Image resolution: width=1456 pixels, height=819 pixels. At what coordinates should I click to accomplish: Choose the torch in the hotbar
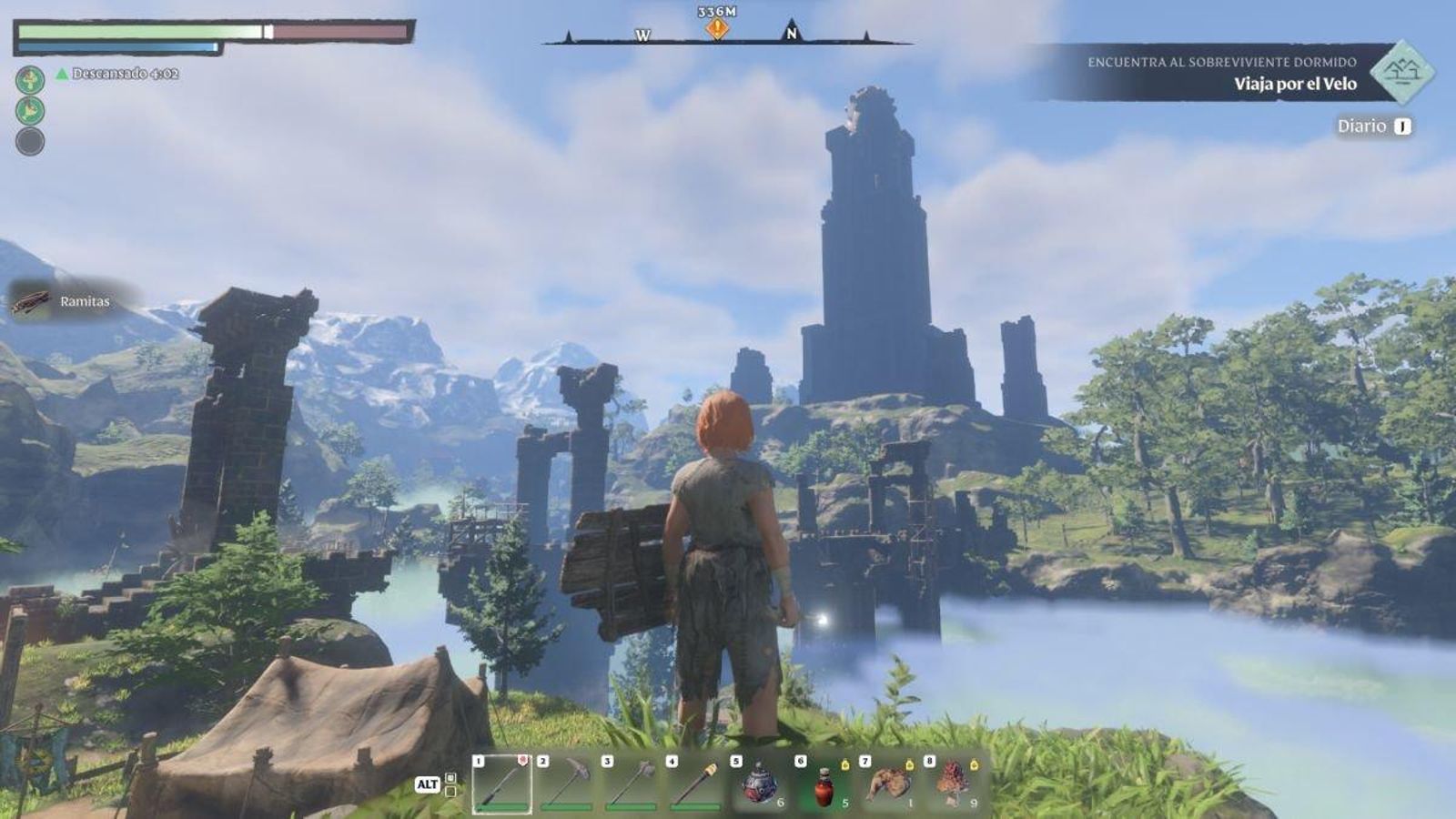click(x=696, y=784)
